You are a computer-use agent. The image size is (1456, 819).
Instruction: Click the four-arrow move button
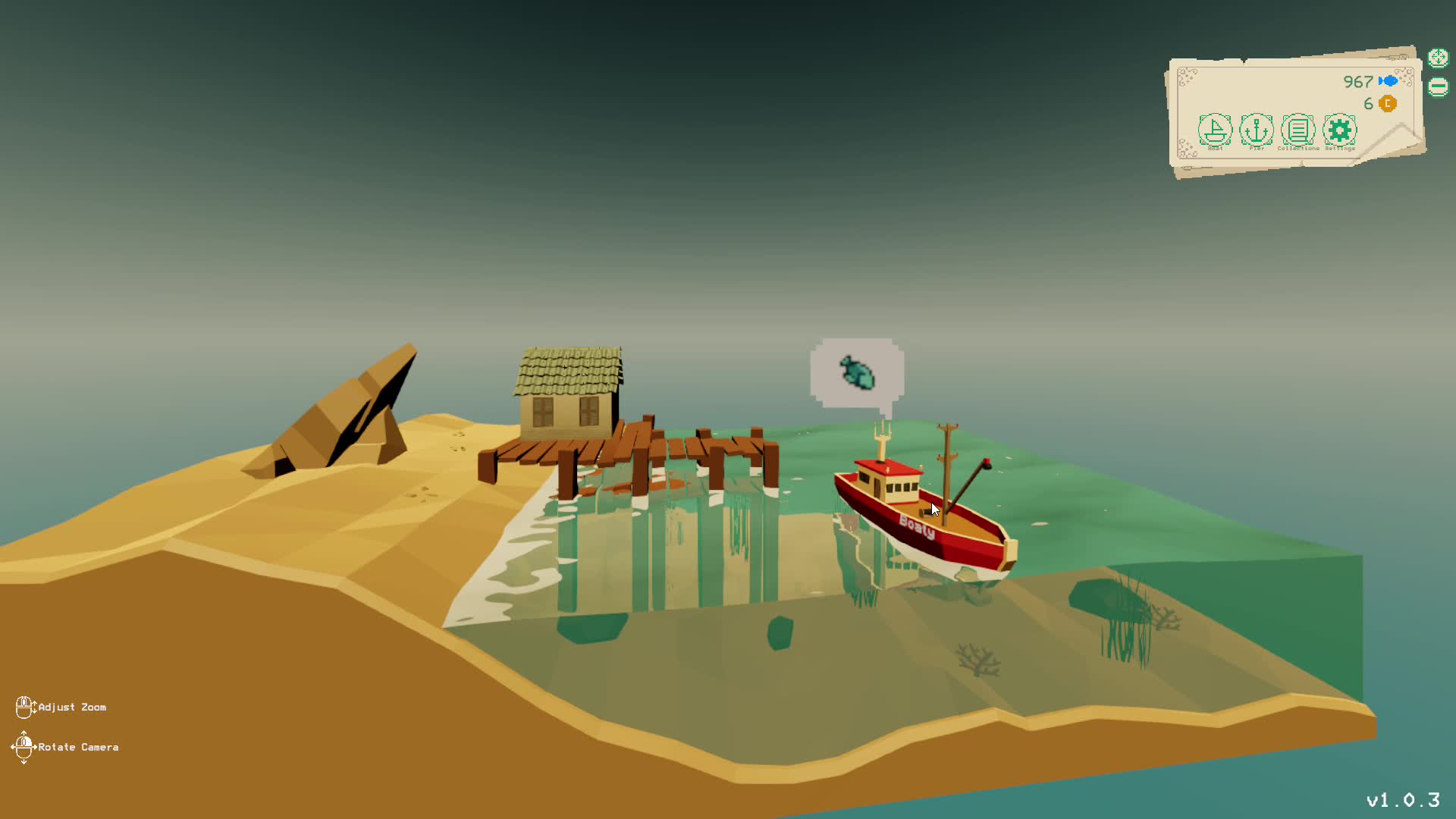click(x=1438, y=58)
